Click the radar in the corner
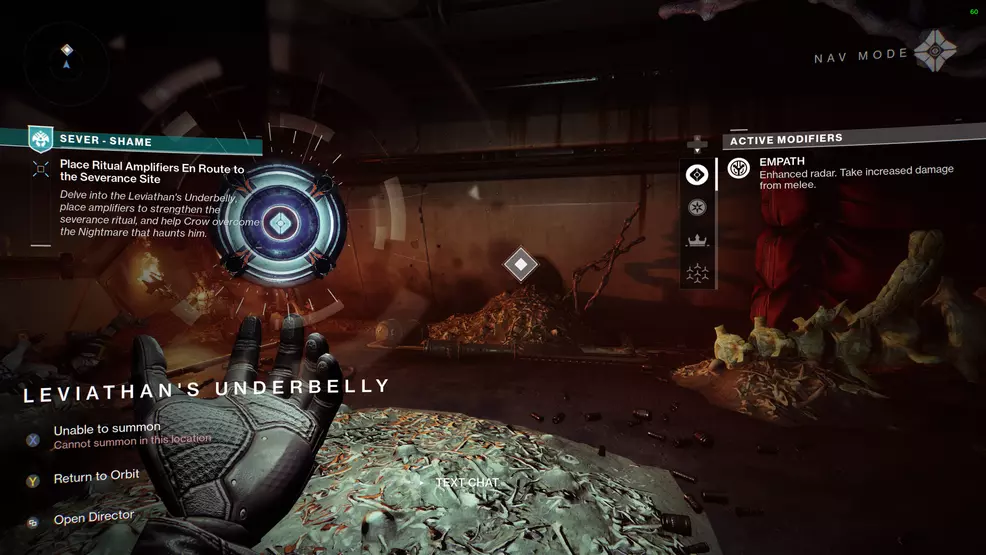 point(67,56)
